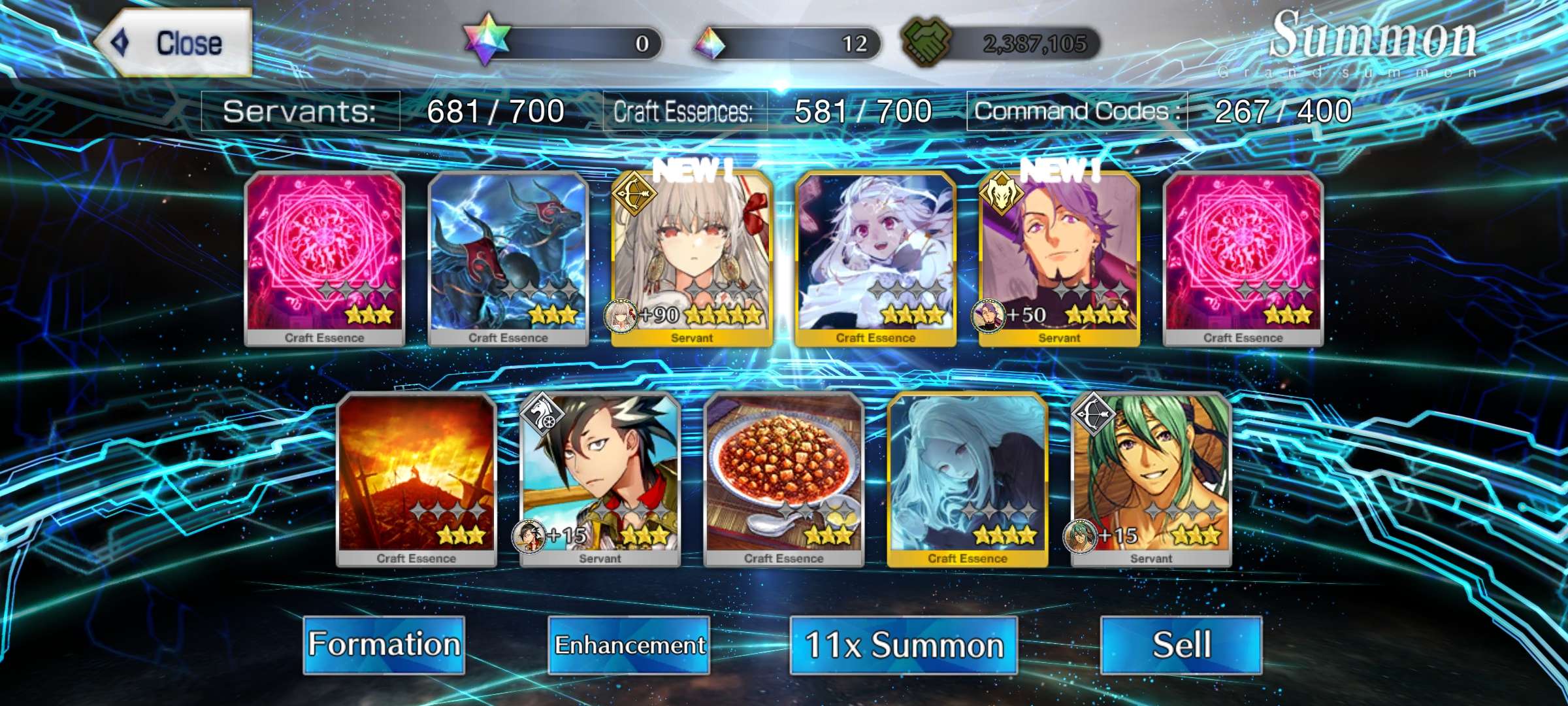This screenshot has height=706, width=1568.
Task: View the green-haired Archer servant card
Action: (1151, 479)
